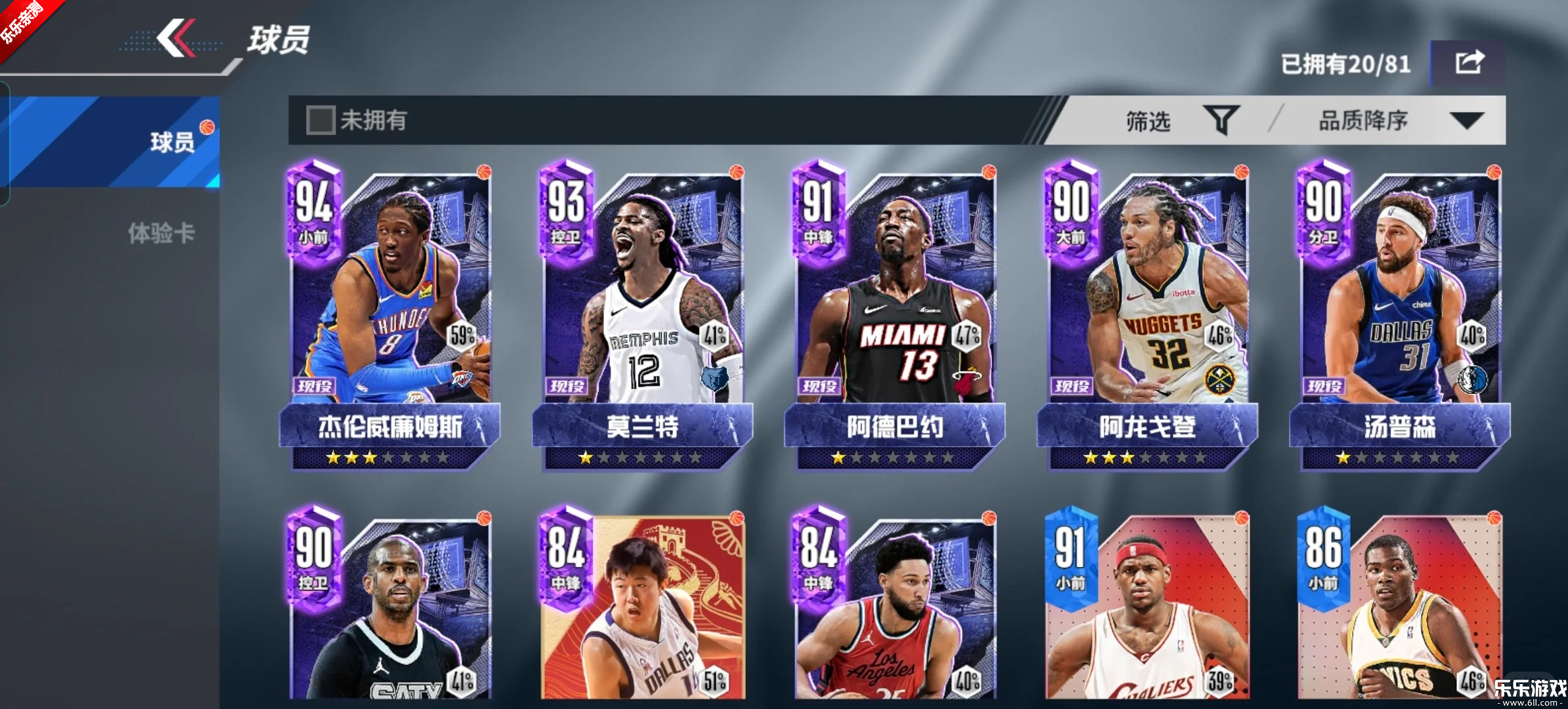The height and width of the screenshot is (709, 1568).
Task: Pick the 阿龙戈登 Nuggets card
Action: point(1146,315)
